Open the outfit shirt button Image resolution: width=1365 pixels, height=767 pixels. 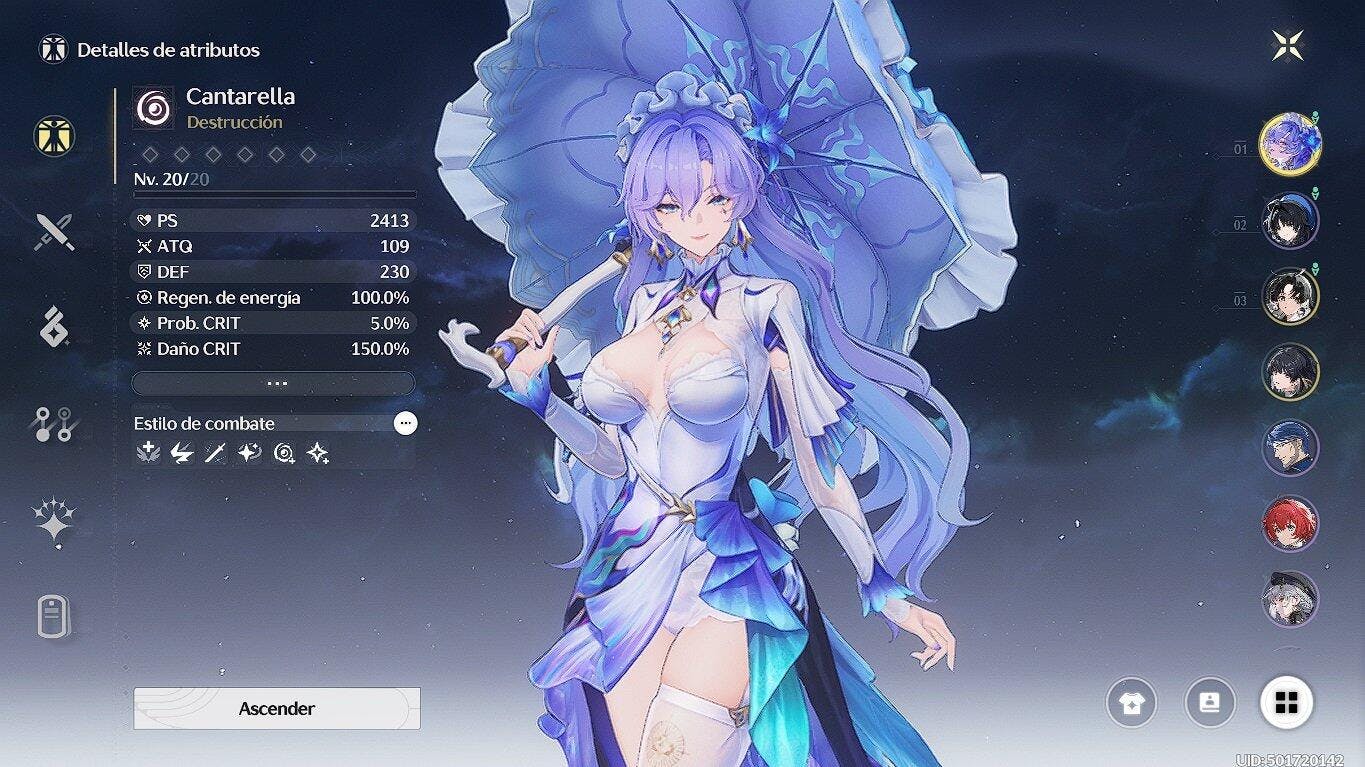1131,703
